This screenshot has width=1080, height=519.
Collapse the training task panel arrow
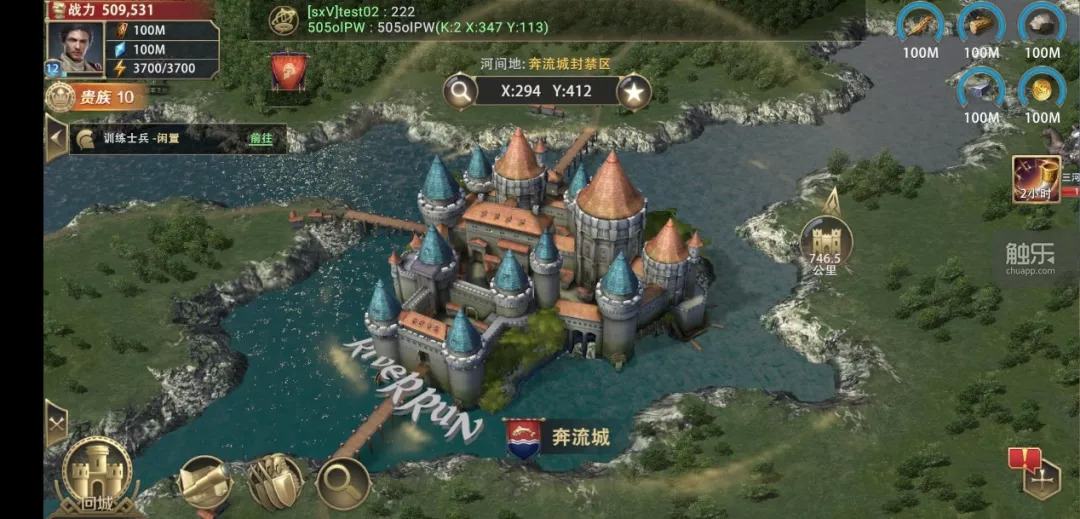point(56,138)
